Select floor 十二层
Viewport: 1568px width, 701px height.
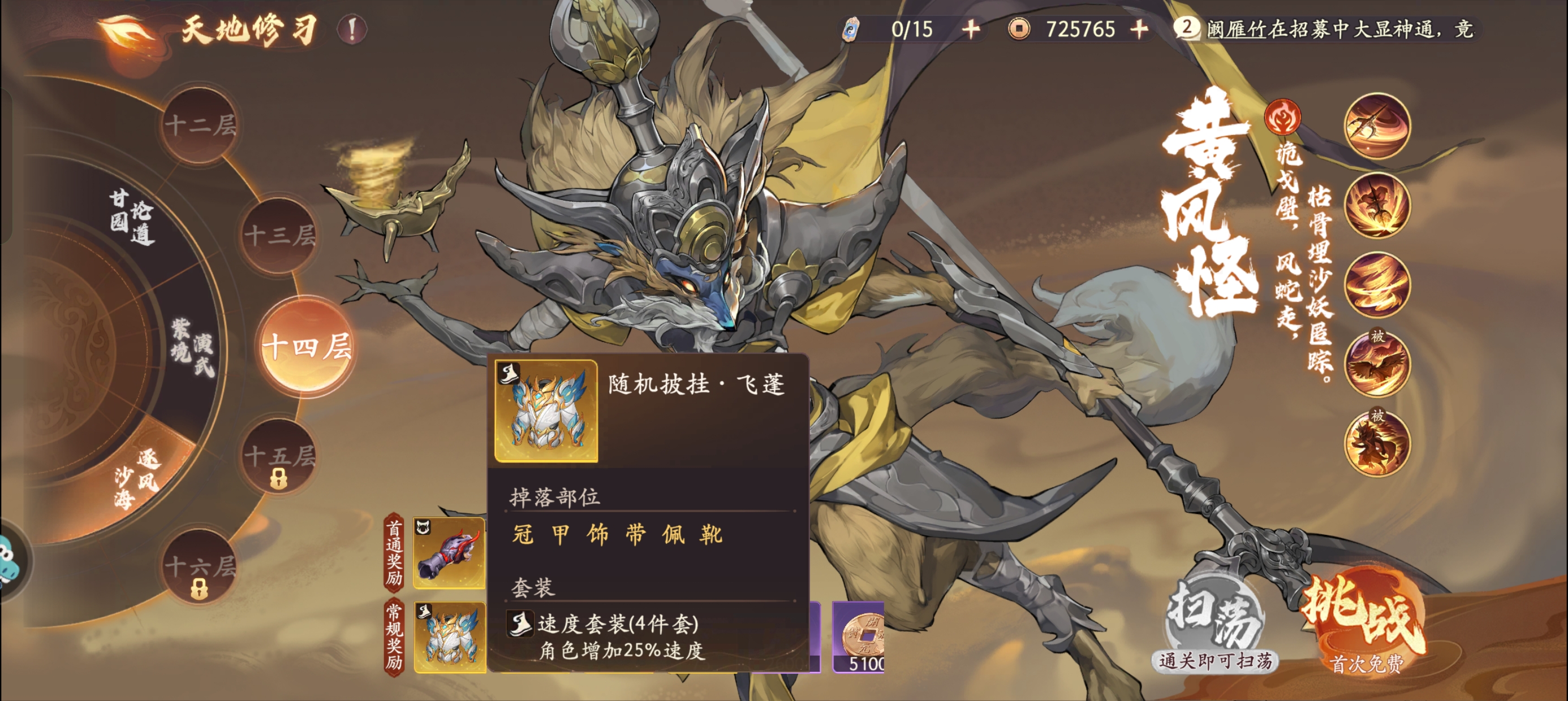(200, 126)
